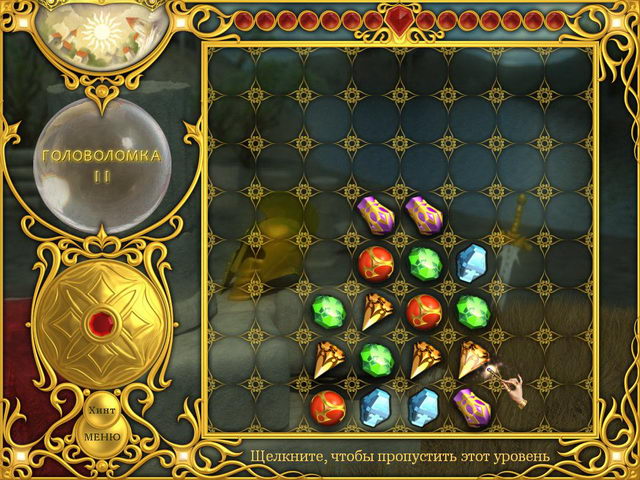Viewport: 640px width, 480px height.
Task: Open the Меню button
Action: (102, 437)
